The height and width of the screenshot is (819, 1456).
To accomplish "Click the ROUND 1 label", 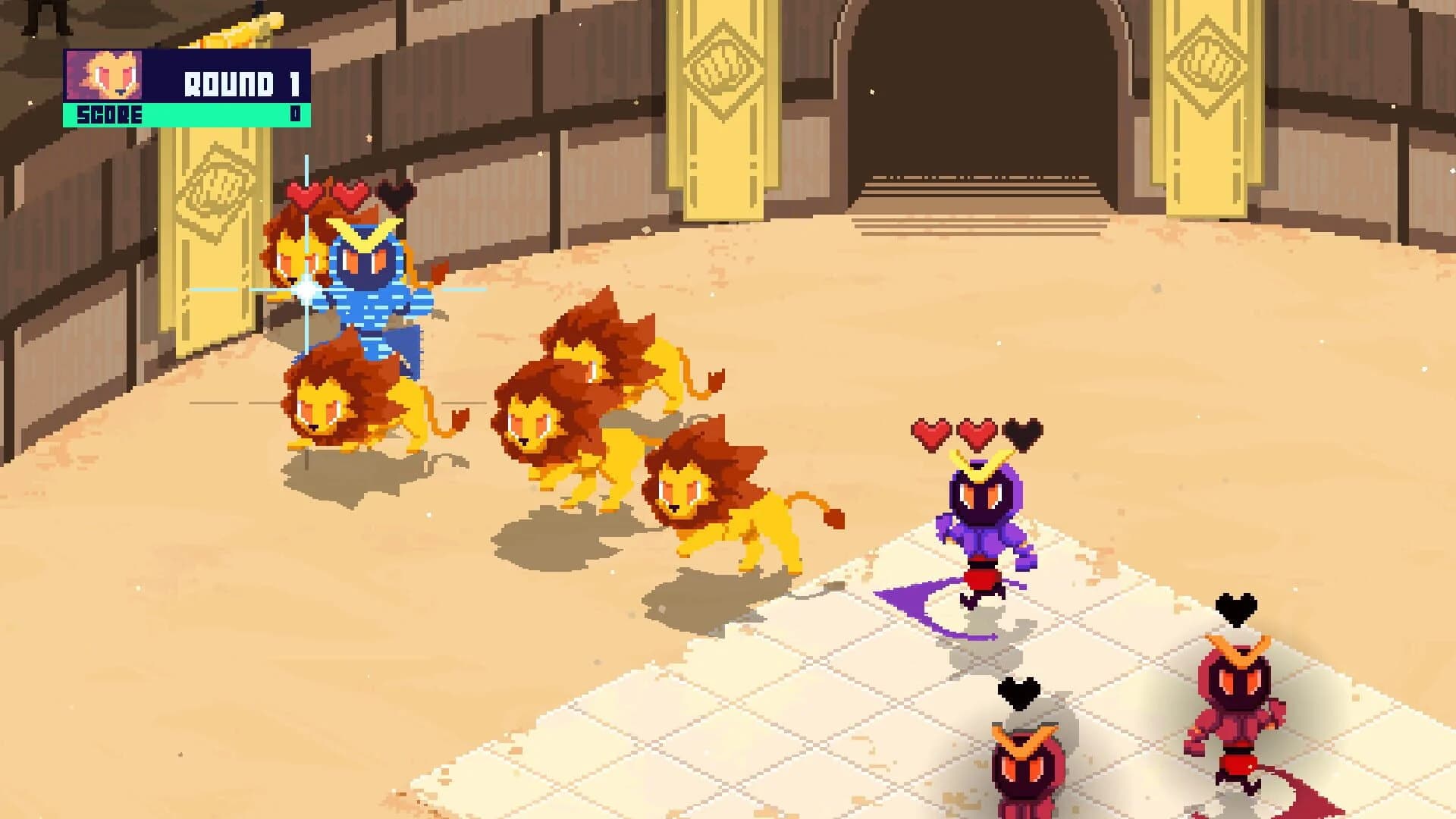I will (x=243, y=83).
